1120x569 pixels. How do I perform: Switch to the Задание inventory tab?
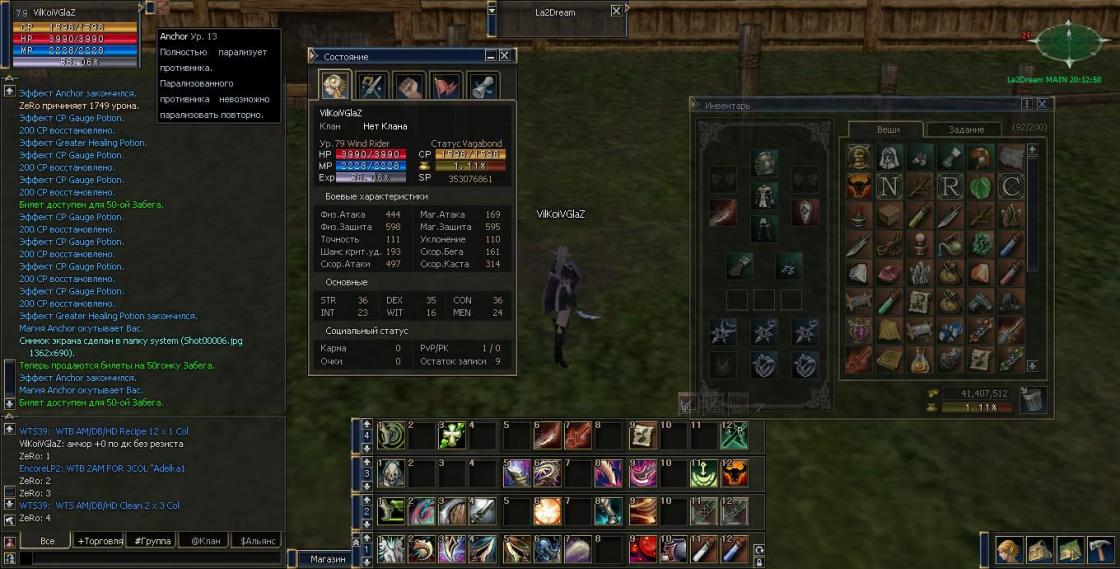point(966,129)
